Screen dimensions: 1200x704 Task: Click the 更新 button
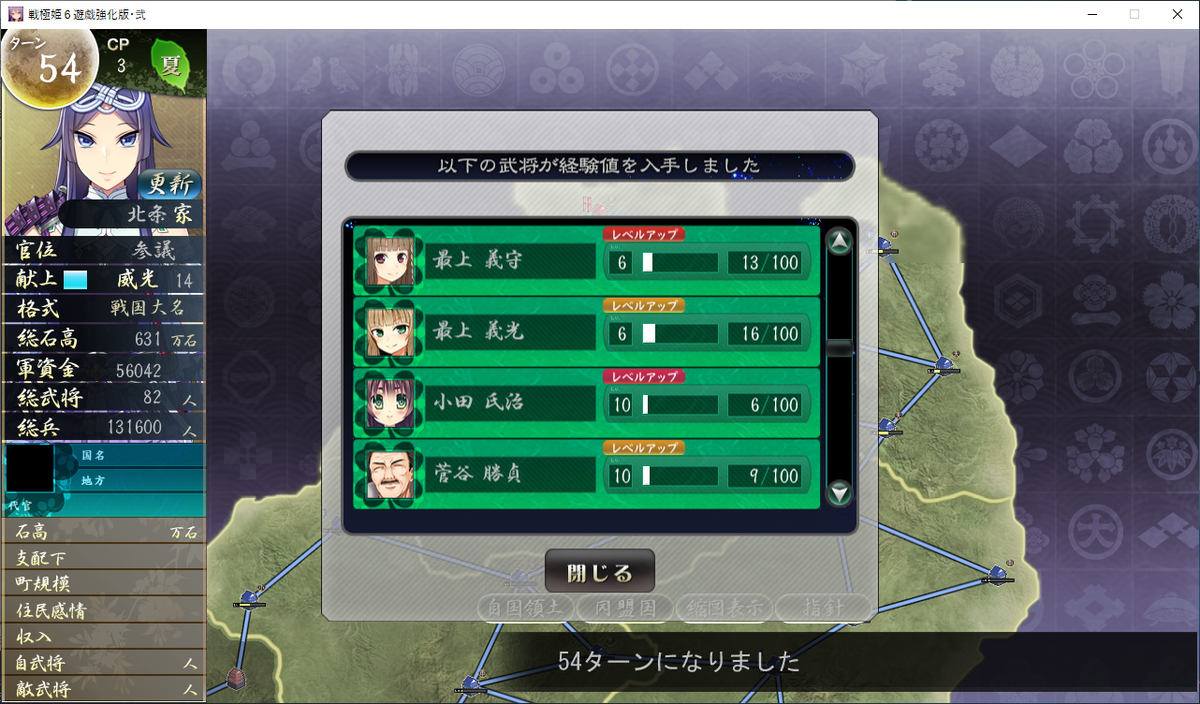[169, 184]
